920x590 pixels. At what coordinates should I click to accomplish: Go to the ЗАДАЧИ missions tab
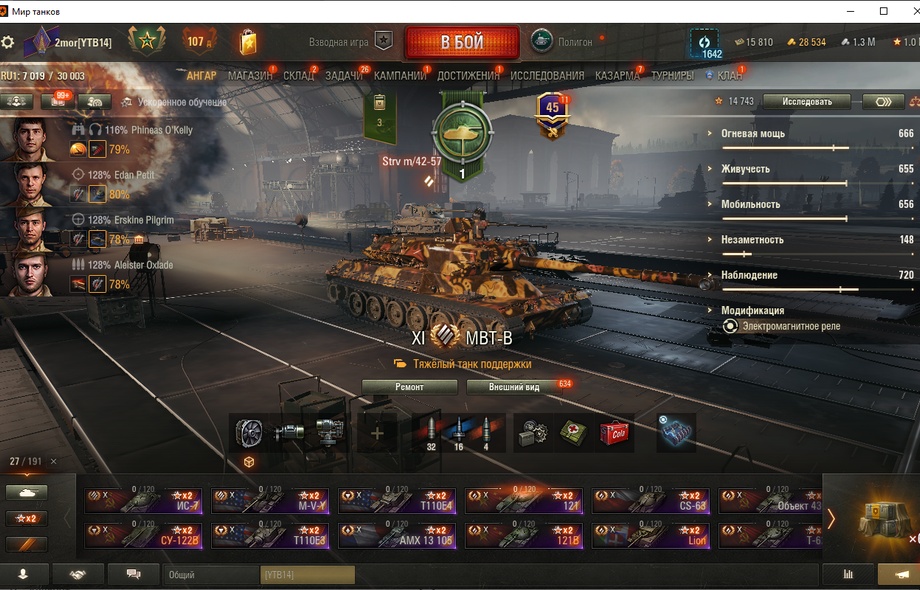tap(343, 75)
